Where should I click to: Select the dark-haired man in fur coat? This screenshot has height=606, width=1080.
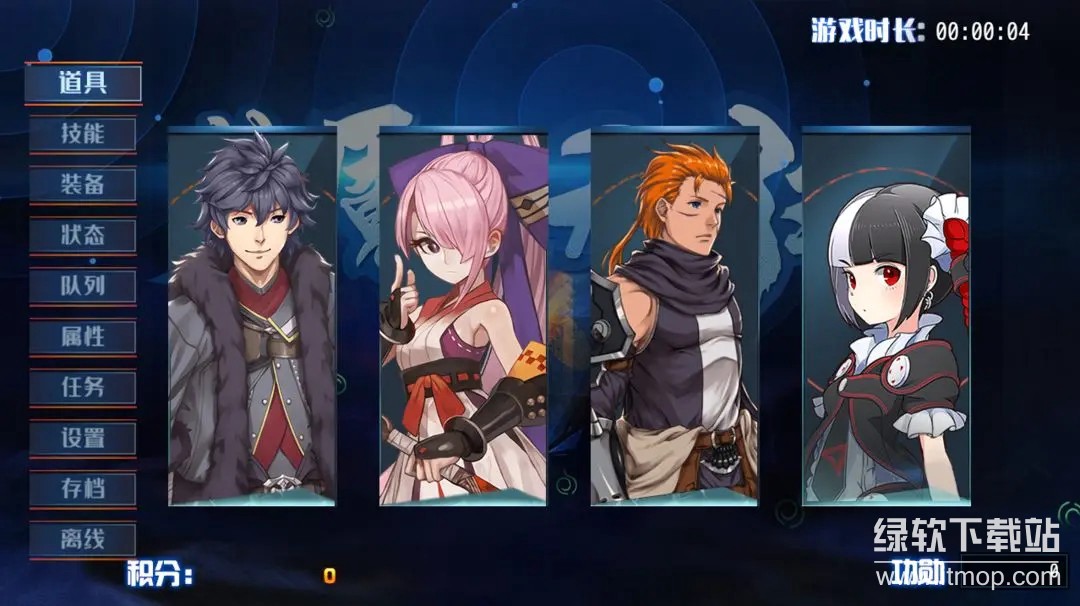point(252,318)
